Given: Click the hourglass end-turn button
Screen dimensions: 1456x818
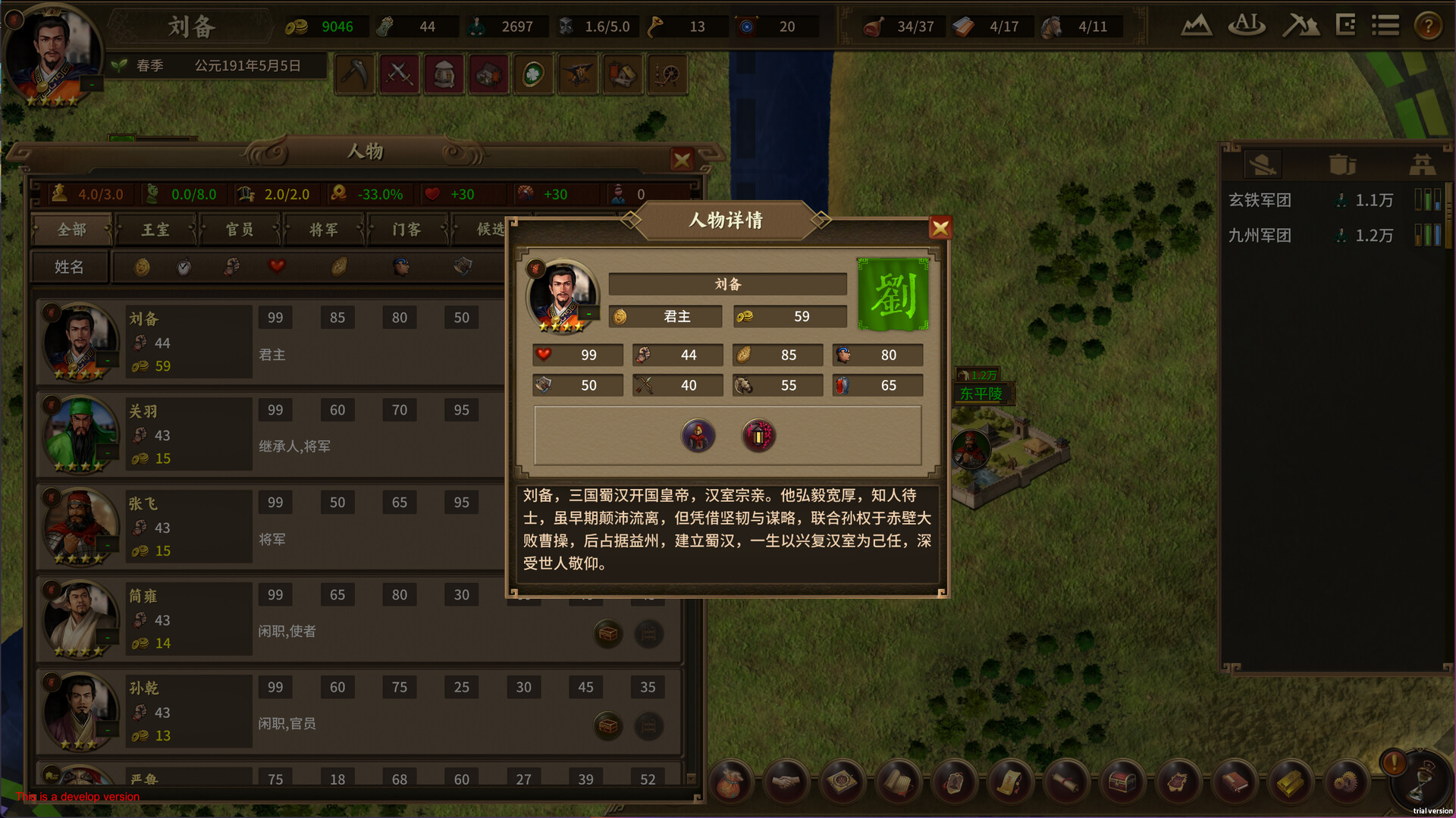Looking at the screenshot, I should pyautogui.click(x=1420, y=782).
